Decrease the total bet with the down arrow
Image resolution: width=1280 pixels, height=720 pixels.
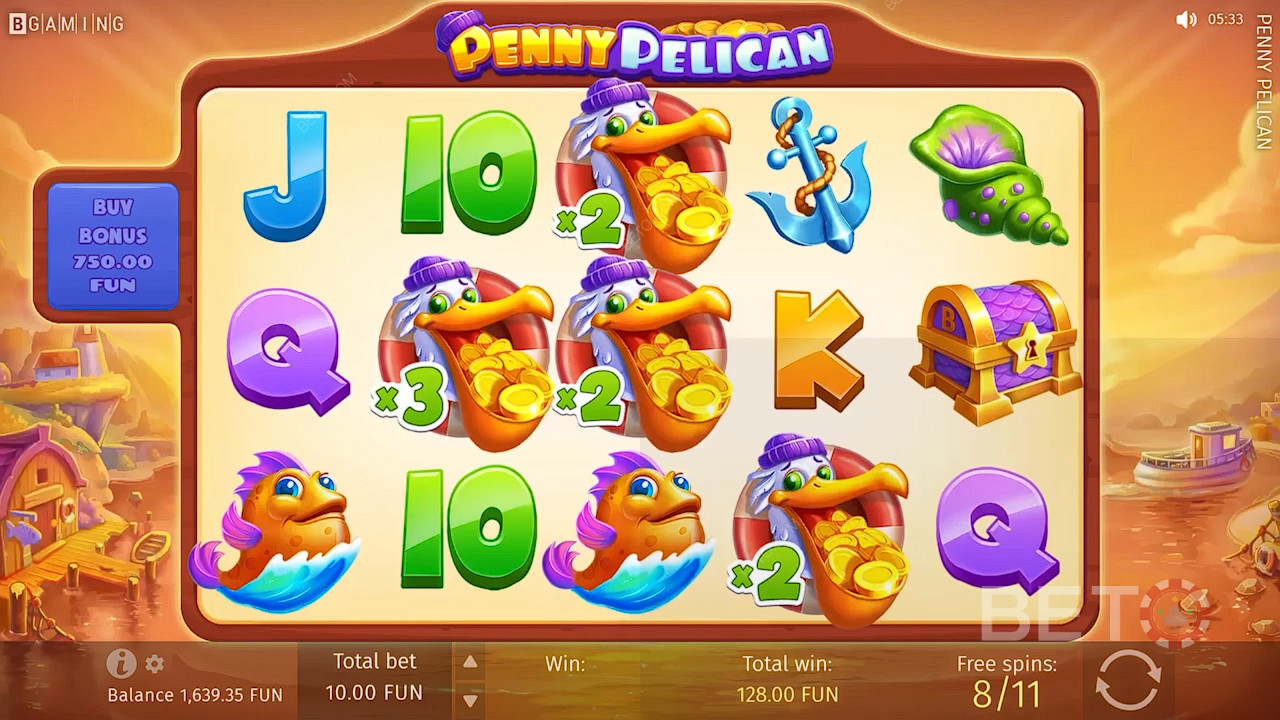(469, 699)
